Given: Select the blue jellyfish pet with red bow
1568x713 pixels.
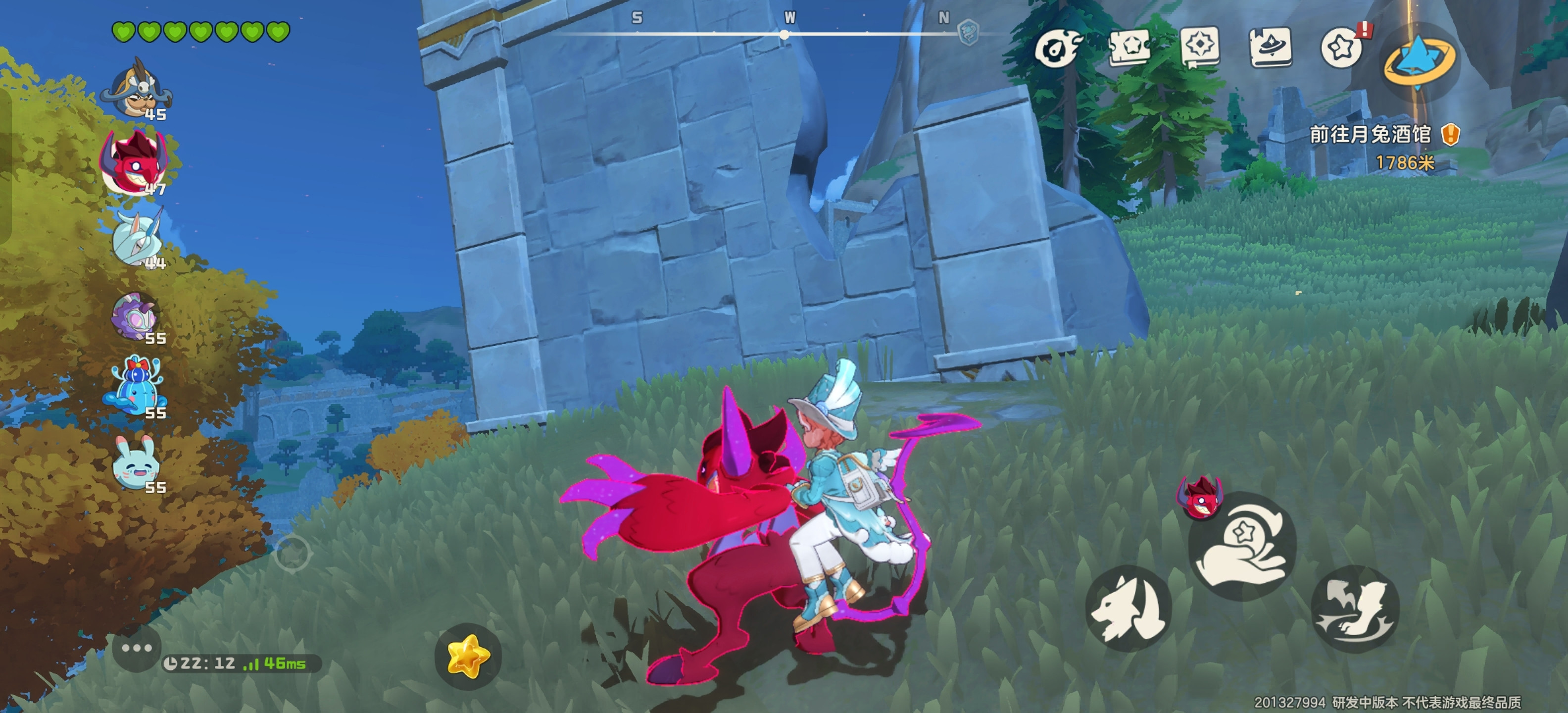Looking at the screenshot, I should coord(135,387).
